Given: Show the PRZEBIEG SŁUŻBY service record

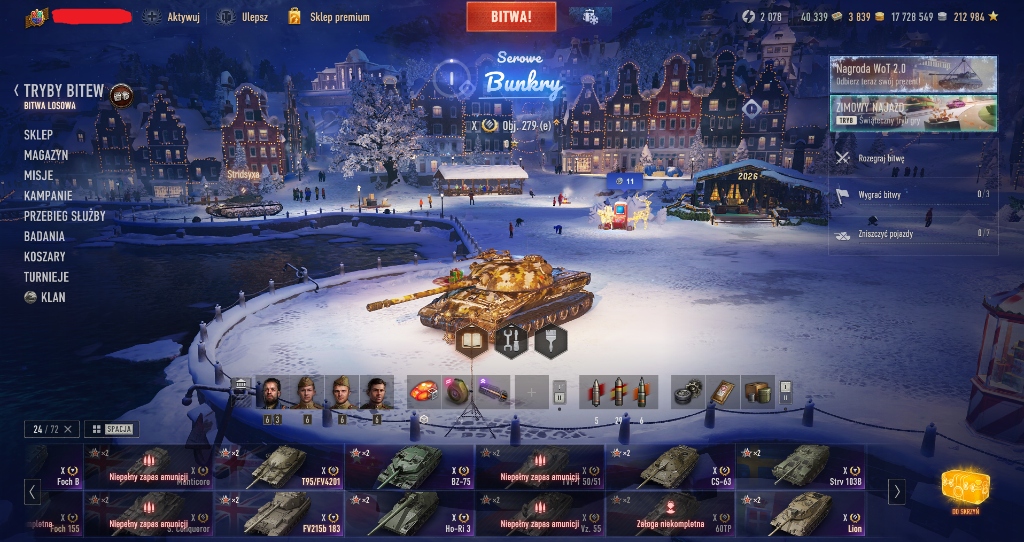Looking at the screenshot, I should pyautogui.click(x=65, y=216).
